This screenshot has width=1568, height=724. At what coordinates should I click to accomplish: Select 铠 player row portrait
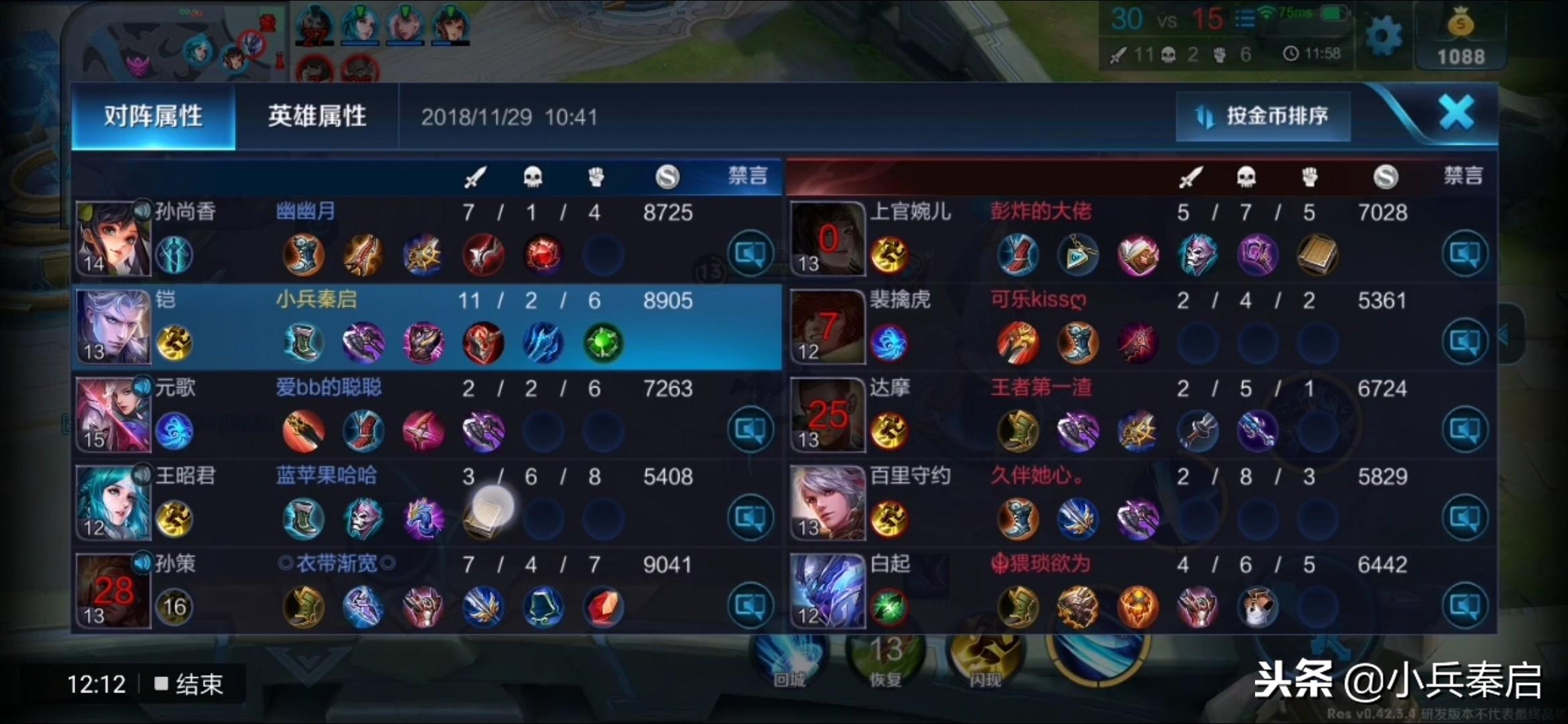coord(113,327)
